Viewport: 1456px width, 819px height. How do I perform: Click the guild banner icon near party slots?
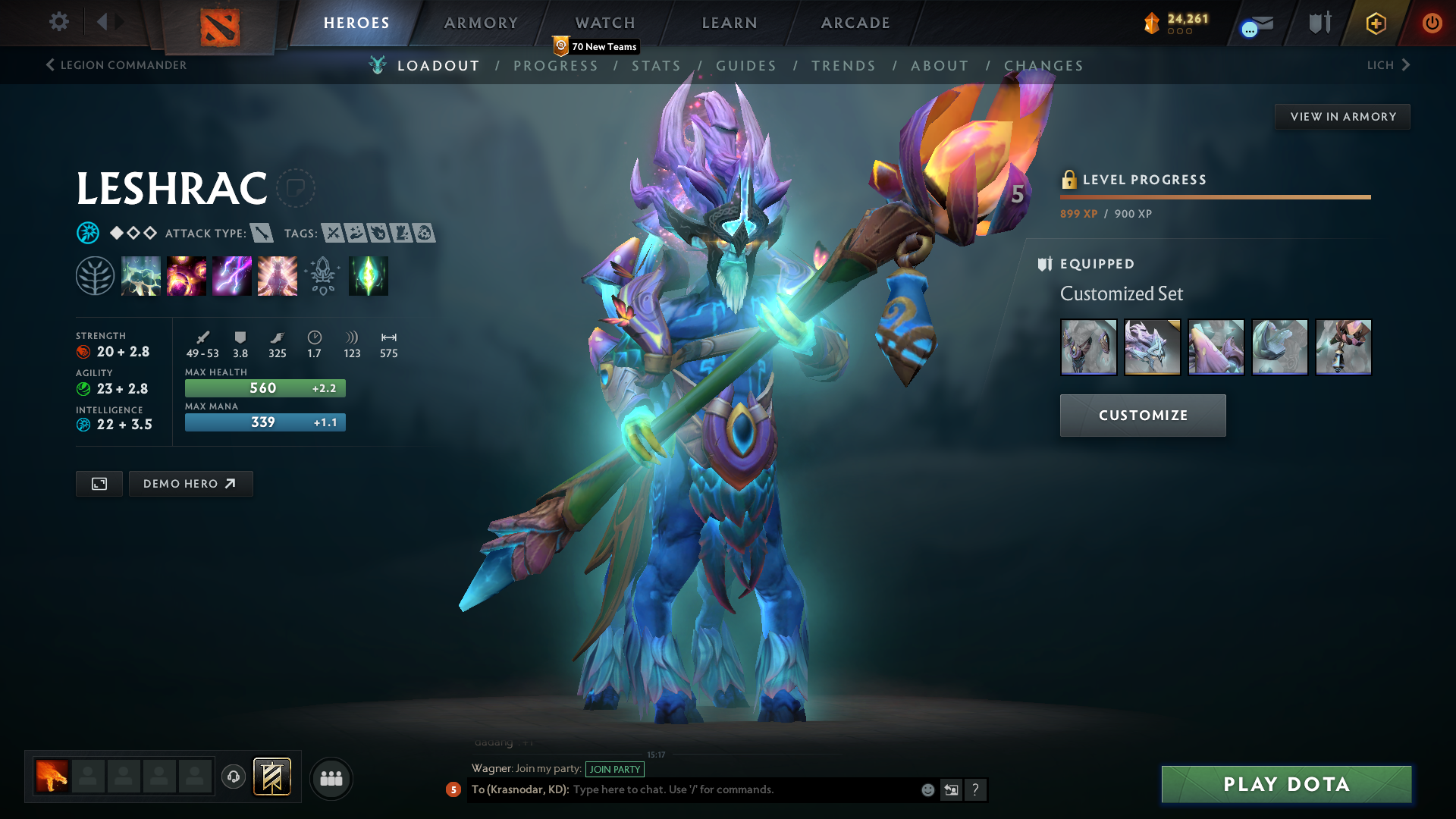273,777
